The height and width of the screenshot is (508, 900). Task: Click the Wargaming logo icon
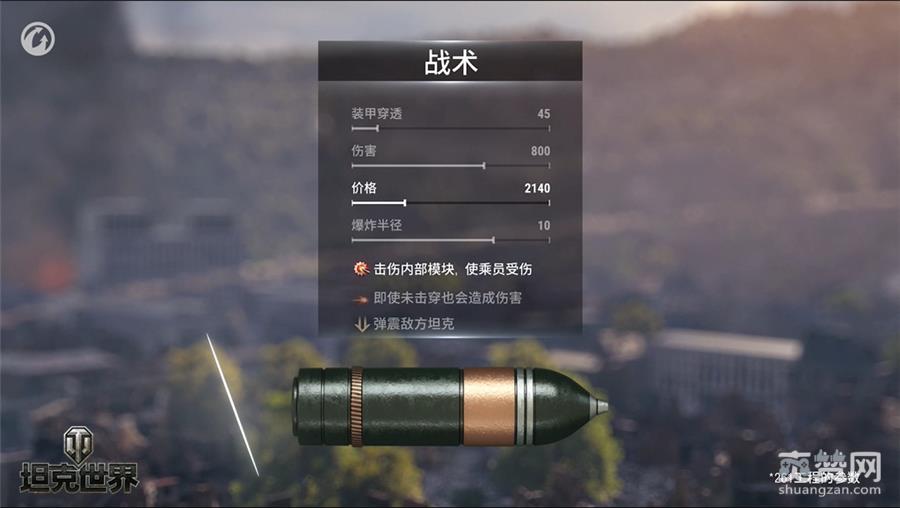38,40
